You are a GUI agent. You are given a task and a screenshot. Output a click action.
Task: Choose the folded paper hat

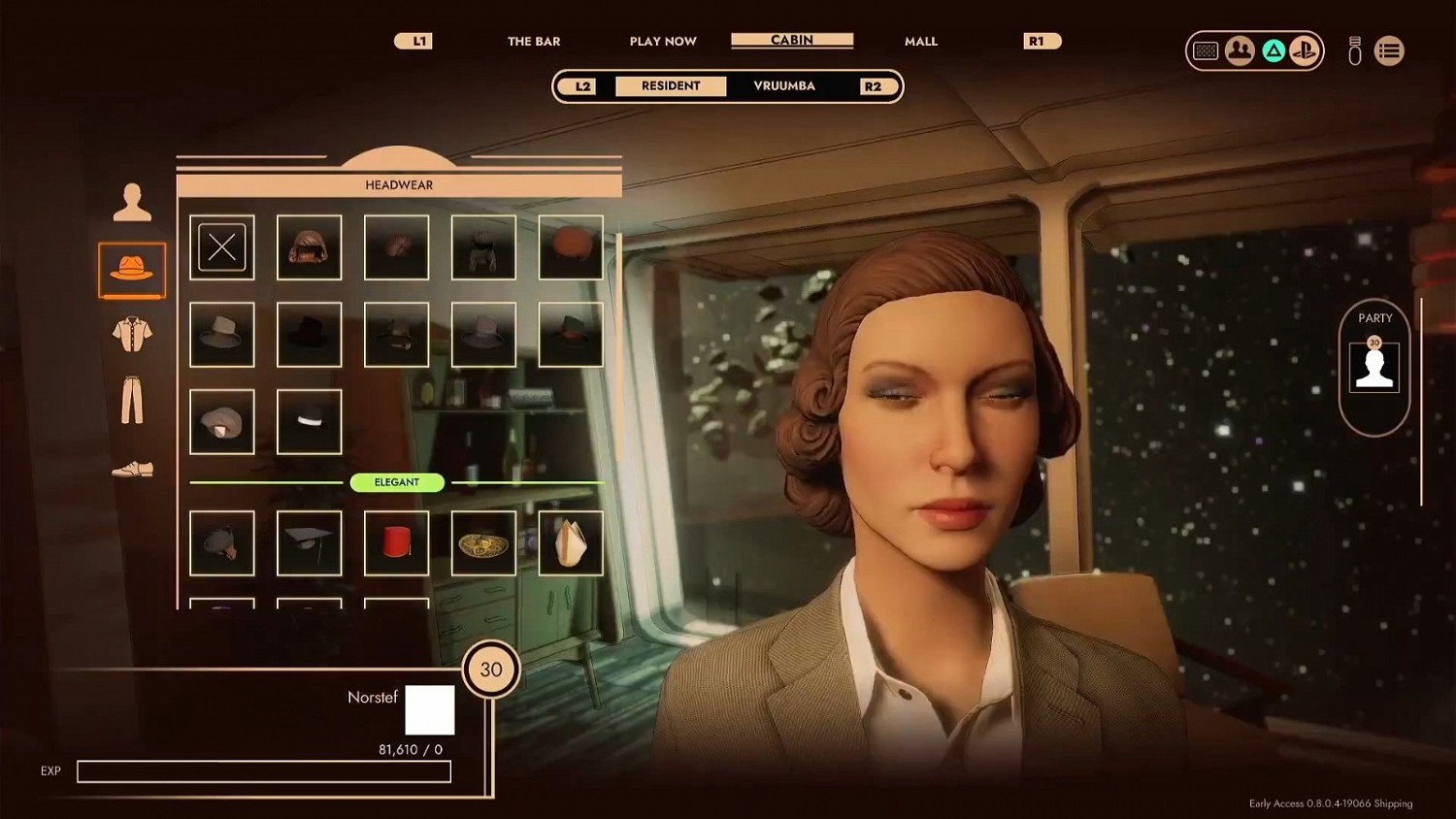pos(571,543)
